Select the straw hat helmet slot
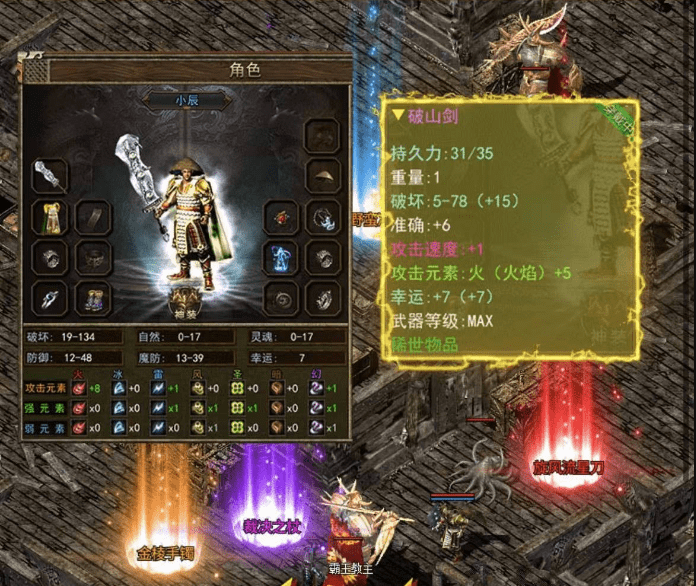 point(321,176)
